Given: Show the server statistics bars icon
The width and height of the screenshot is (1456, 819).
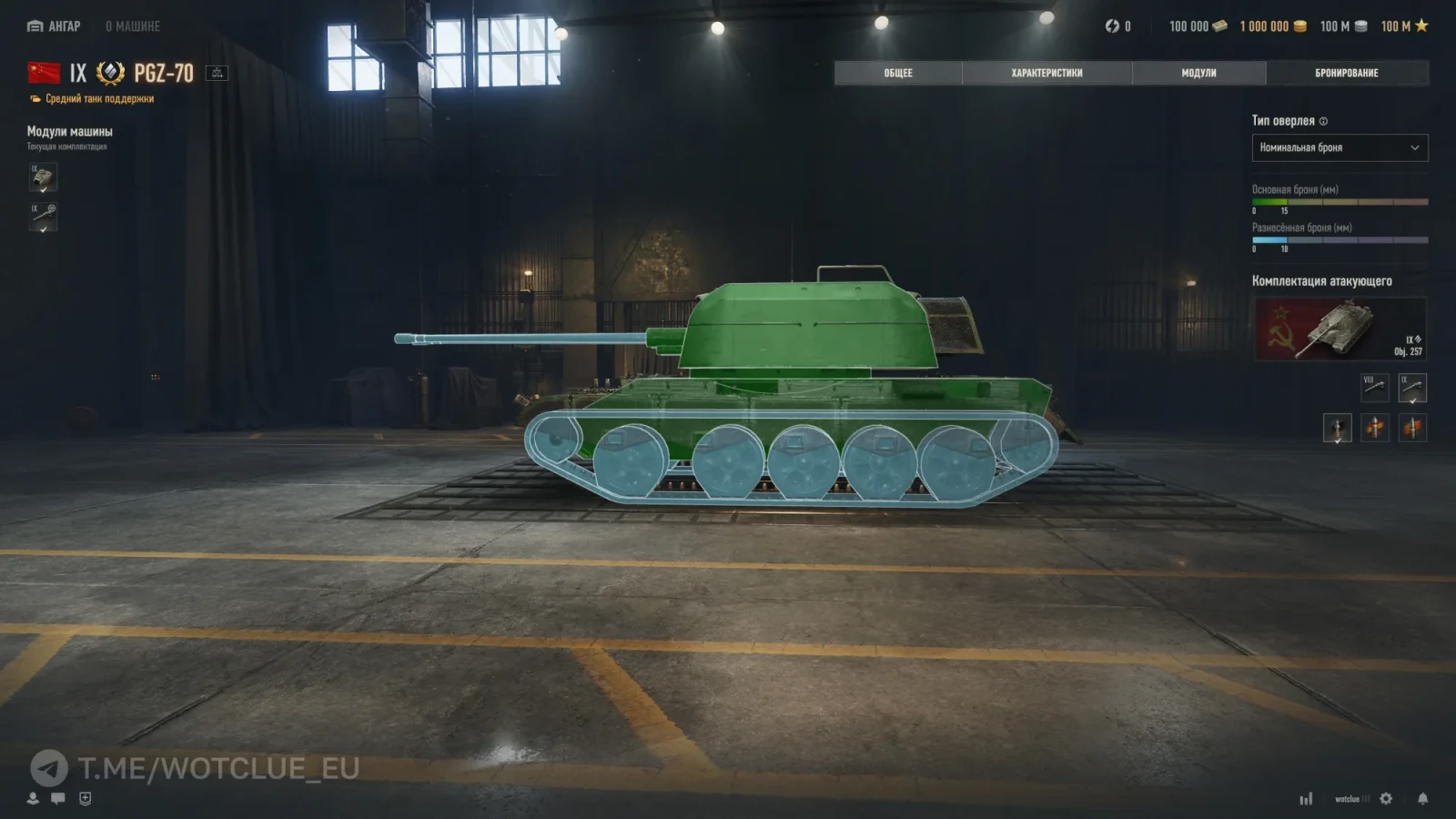Looking at the screenshot, I should (x=1306, y=799).
